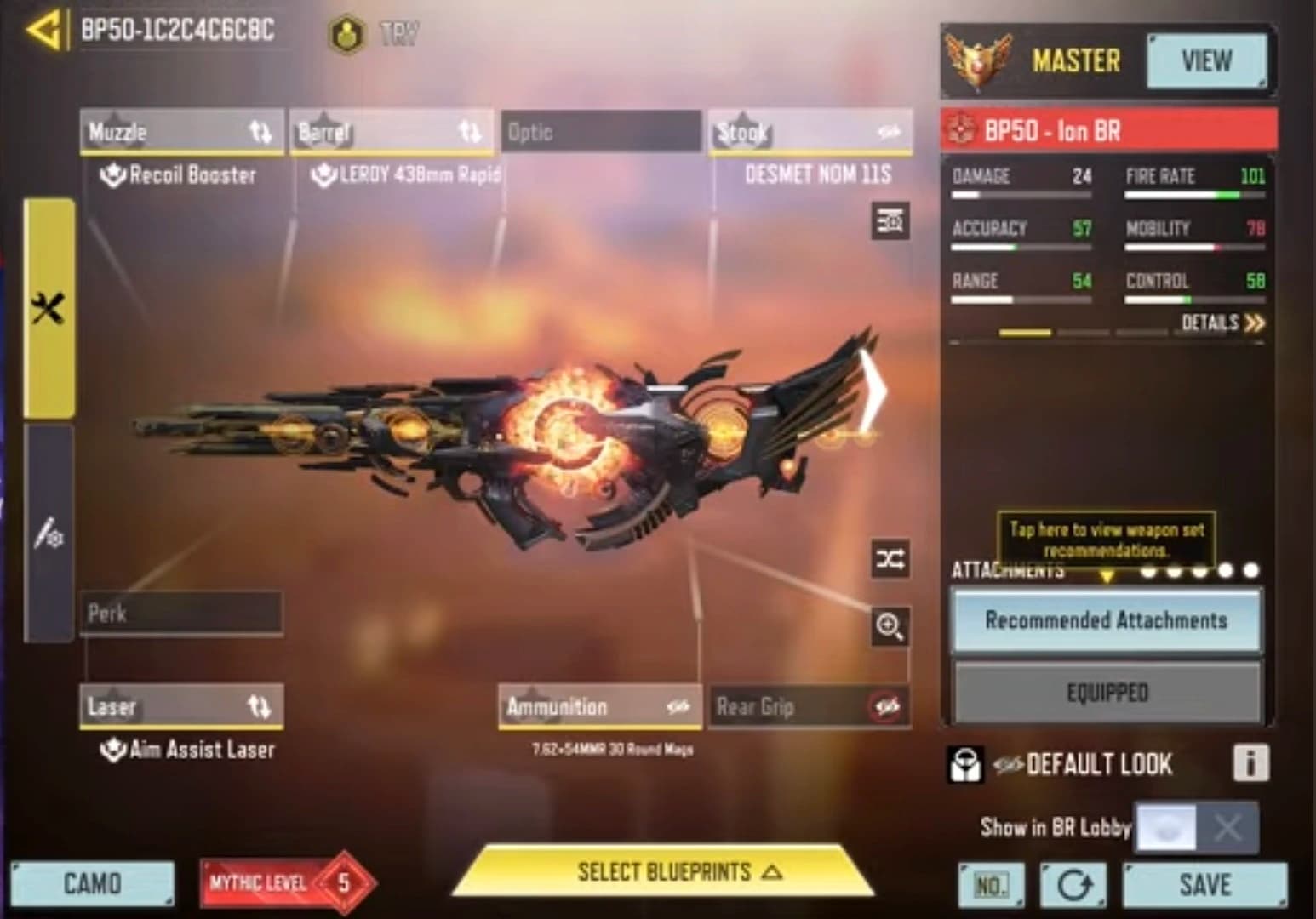
Task: Go back using the yellow arrow
Action: pos(44,31)
